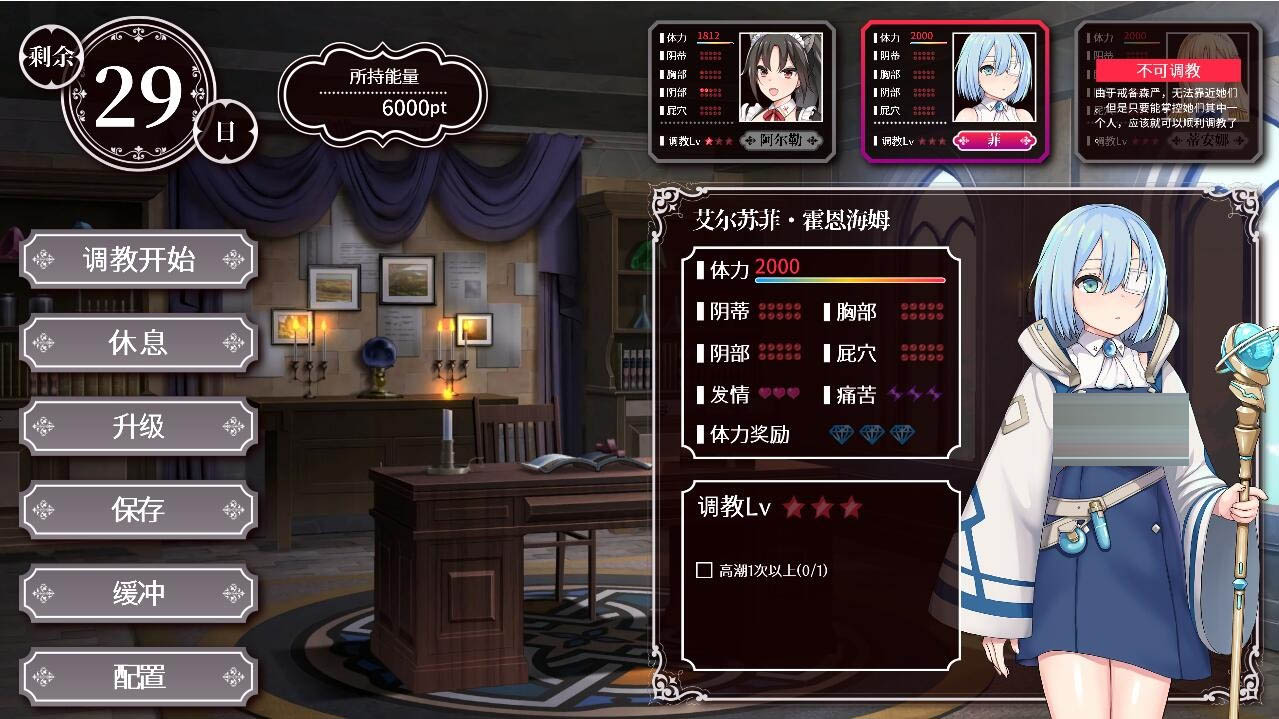The height and width of the screenshot is (719, 1279).
Task: Click the 调教开始 button
Action: pyautogui.click(x=138, y=260)
